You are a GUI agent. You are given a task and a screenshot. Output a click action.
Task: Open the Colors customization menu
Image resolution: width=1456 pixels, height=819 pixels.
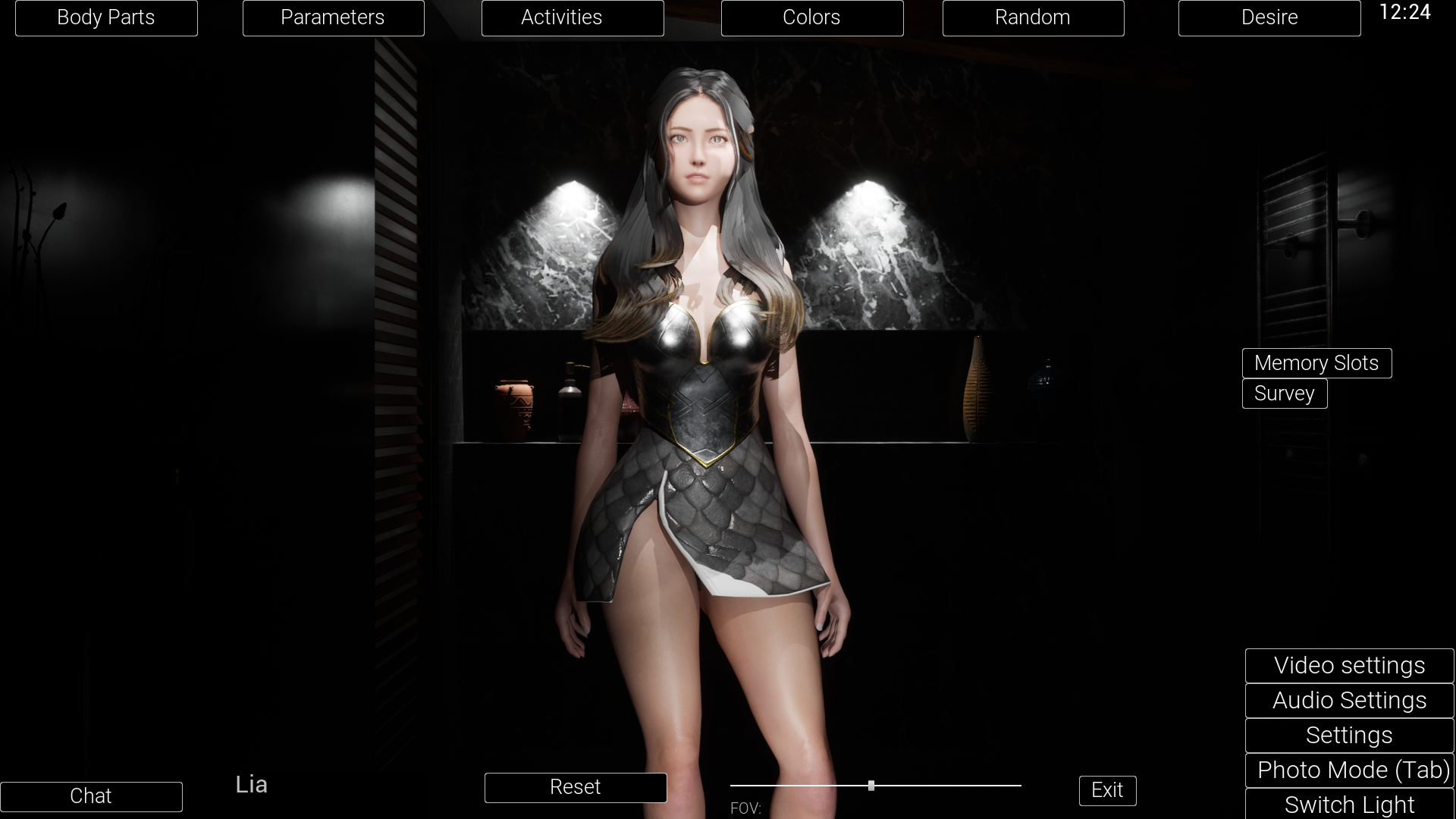point(811,17)
